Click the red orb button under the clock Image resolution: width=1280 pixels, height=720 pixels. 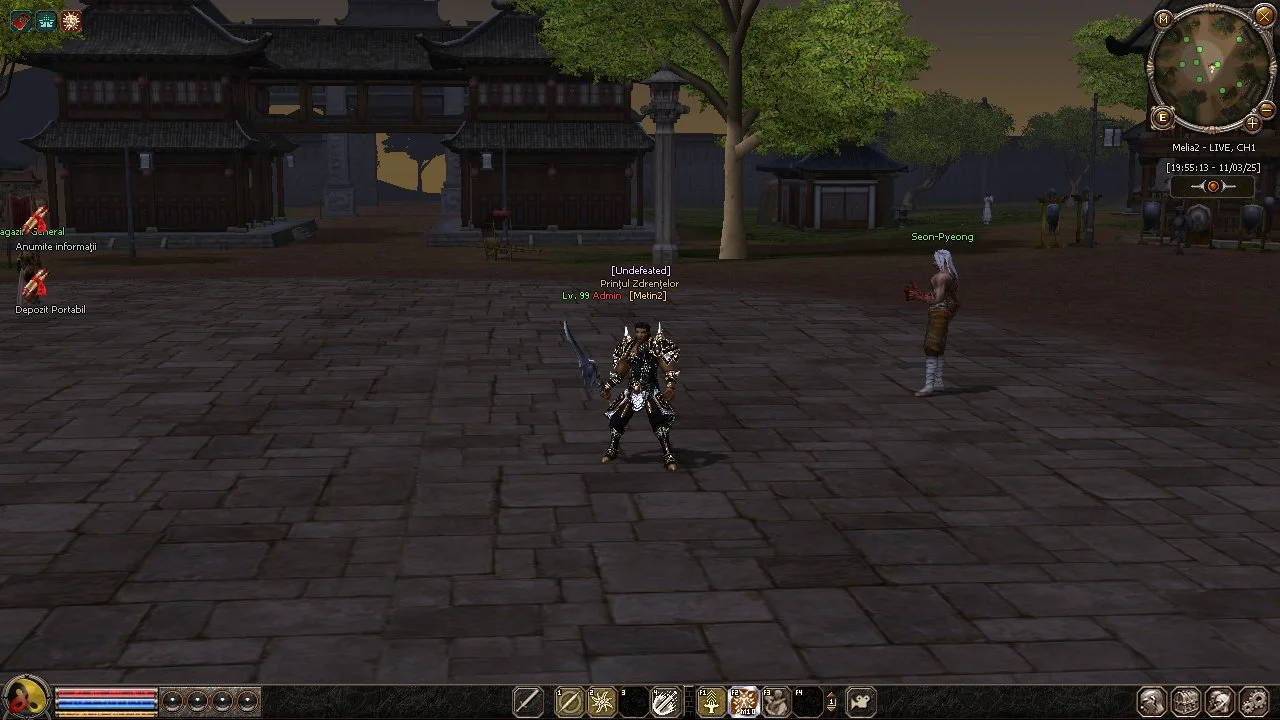coord(1213,187)
